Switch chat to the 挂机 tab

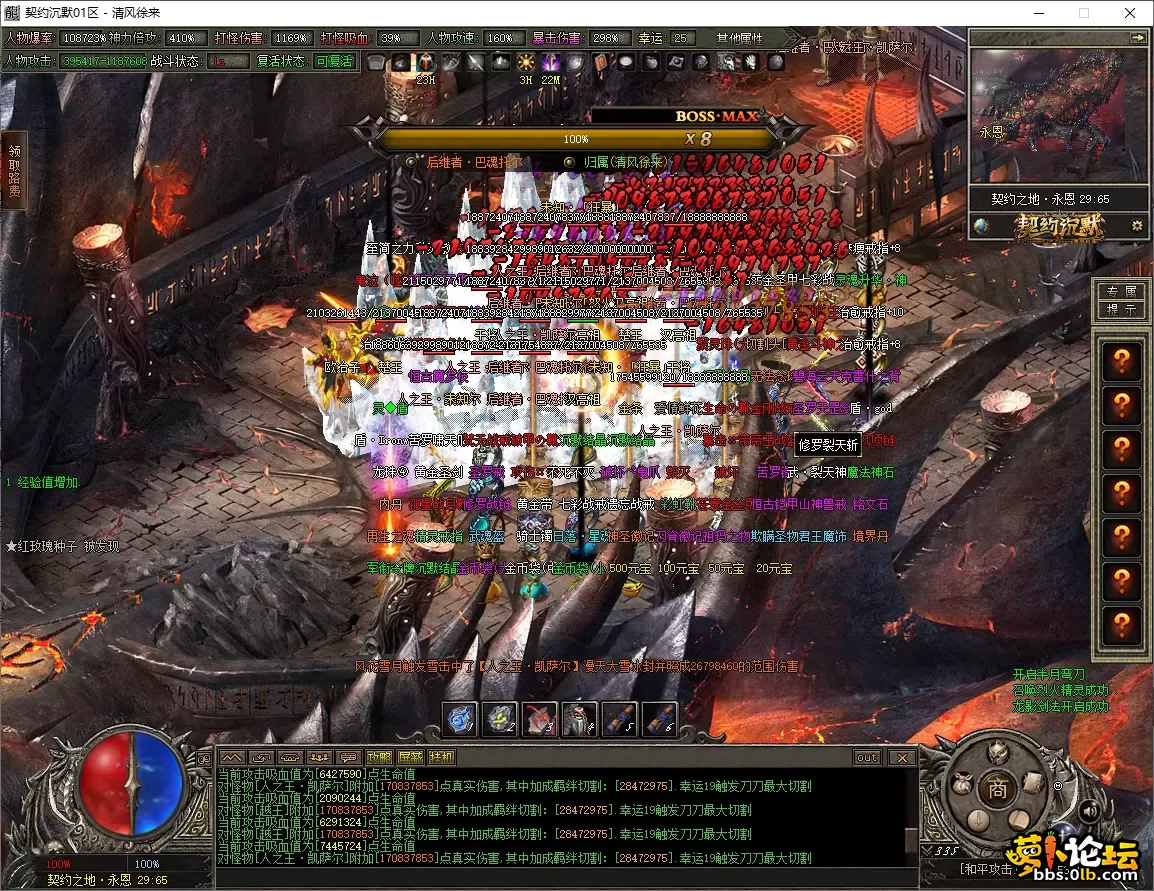pyautogui.click(x=440, y=757)
